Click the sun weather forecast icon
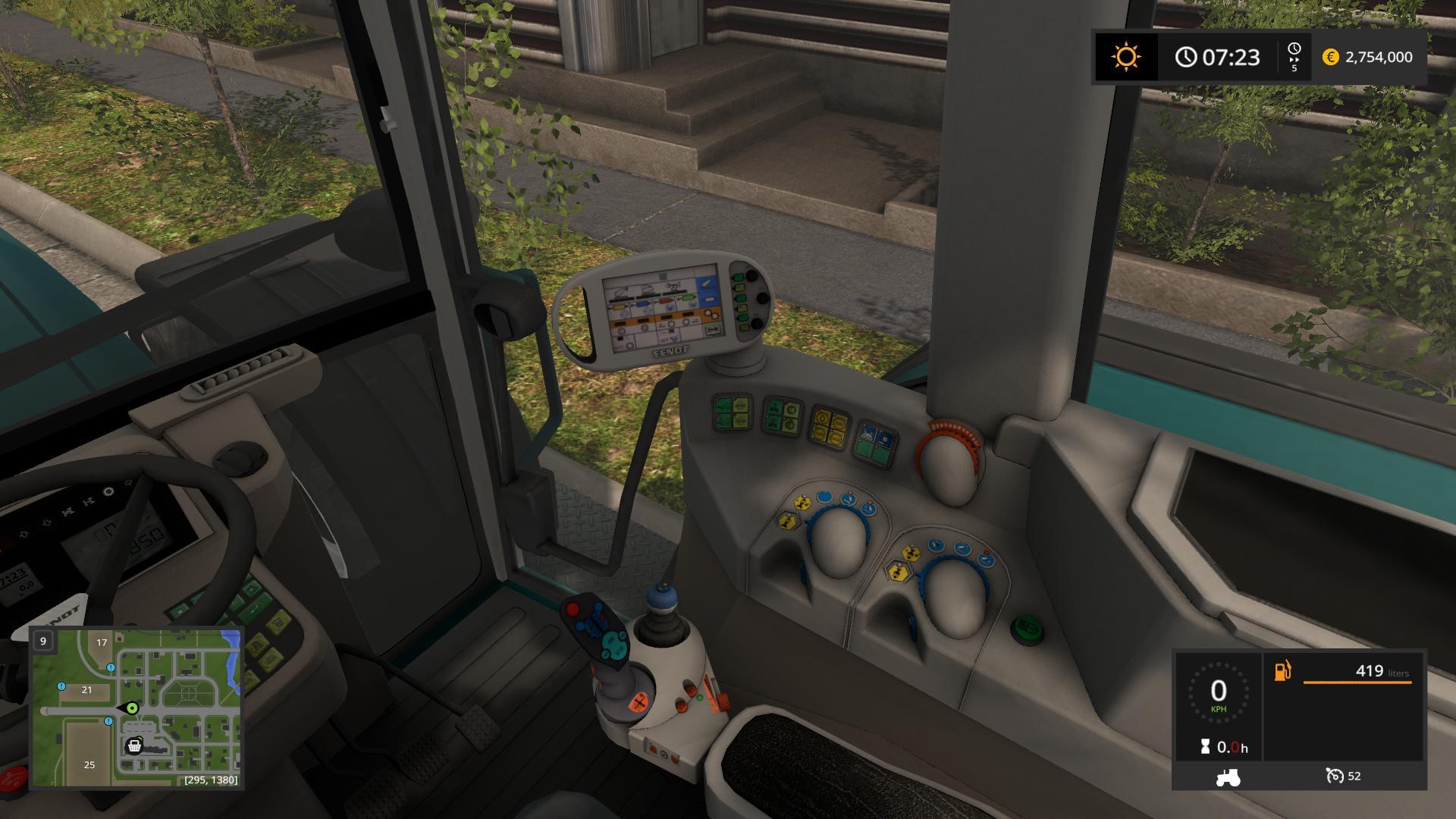 pyautogui.click(x=1125, y=57)
